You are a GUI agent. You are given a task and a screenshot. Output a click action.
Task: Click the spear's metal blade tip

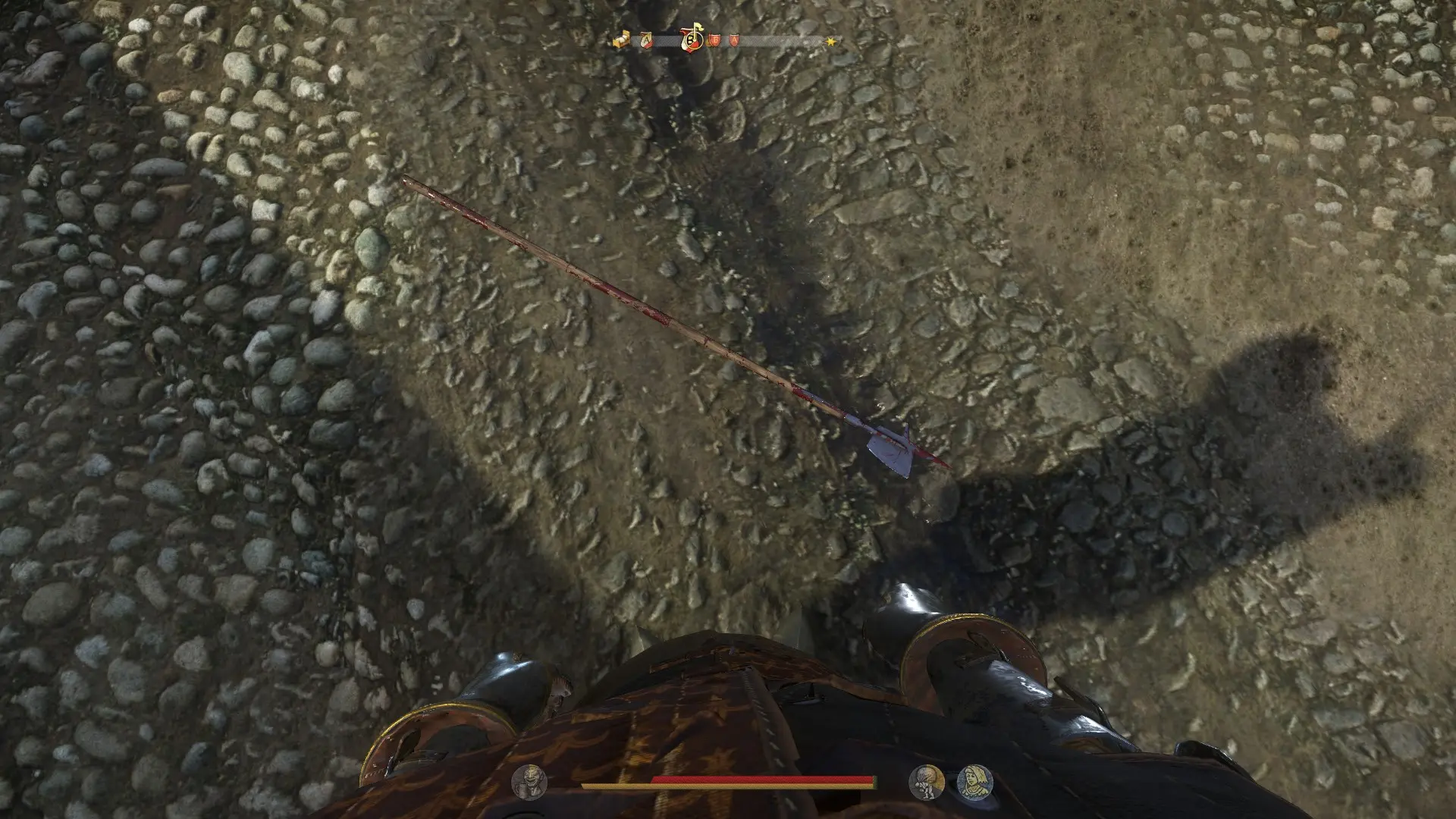(x=895, y=451)
